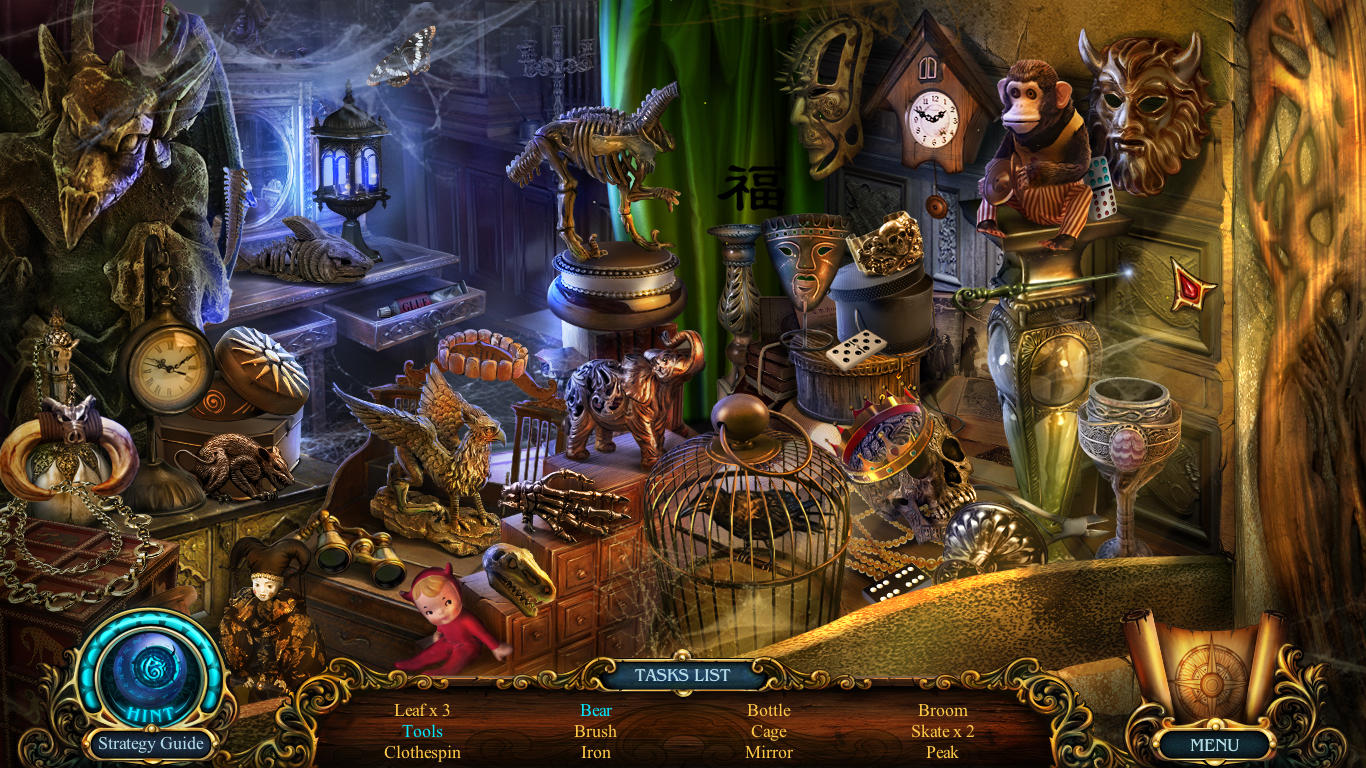Expand the Tasks List panel
The height and width of the screenshot is (768, 1366).
coord(683,675)
